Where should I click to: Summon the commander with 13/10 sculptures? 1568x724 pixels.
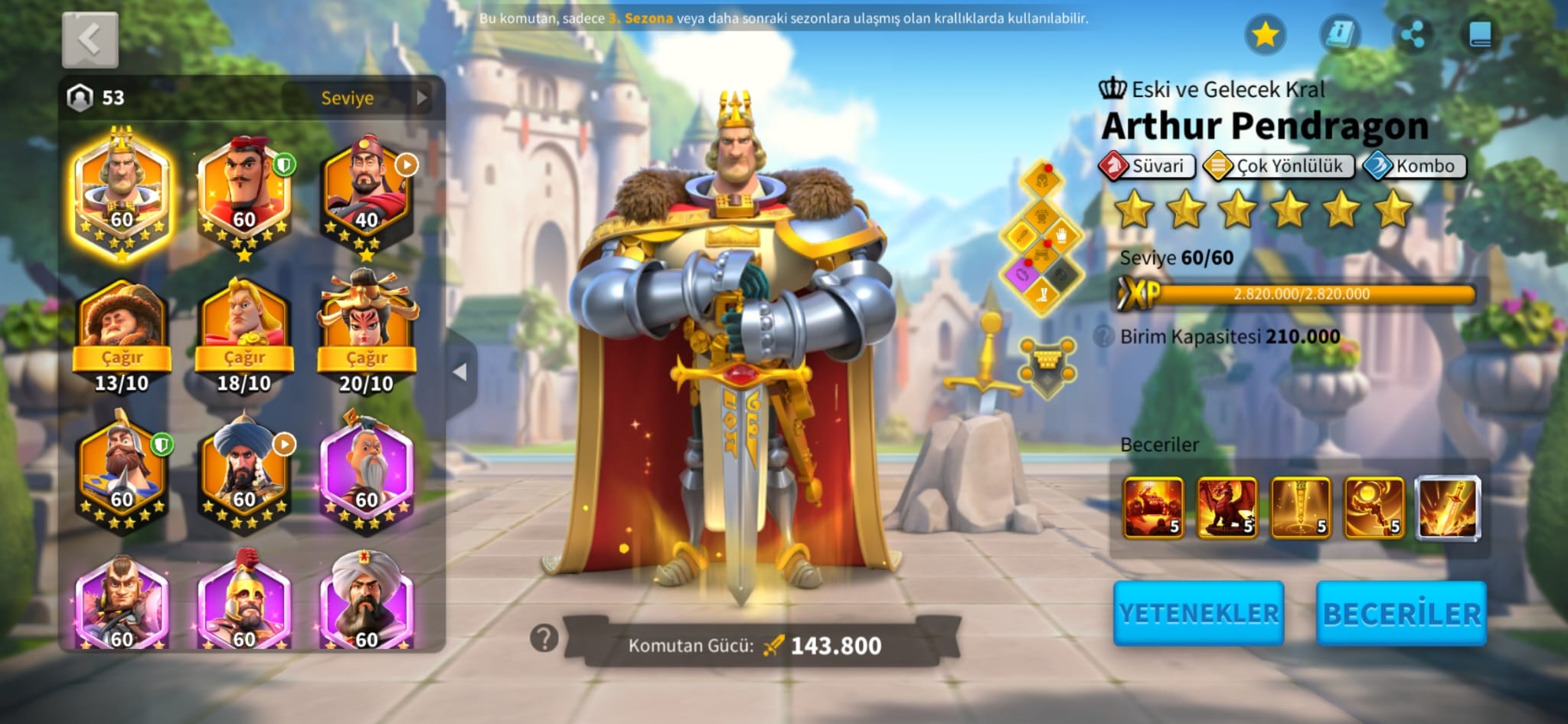[x=122, y=358]
